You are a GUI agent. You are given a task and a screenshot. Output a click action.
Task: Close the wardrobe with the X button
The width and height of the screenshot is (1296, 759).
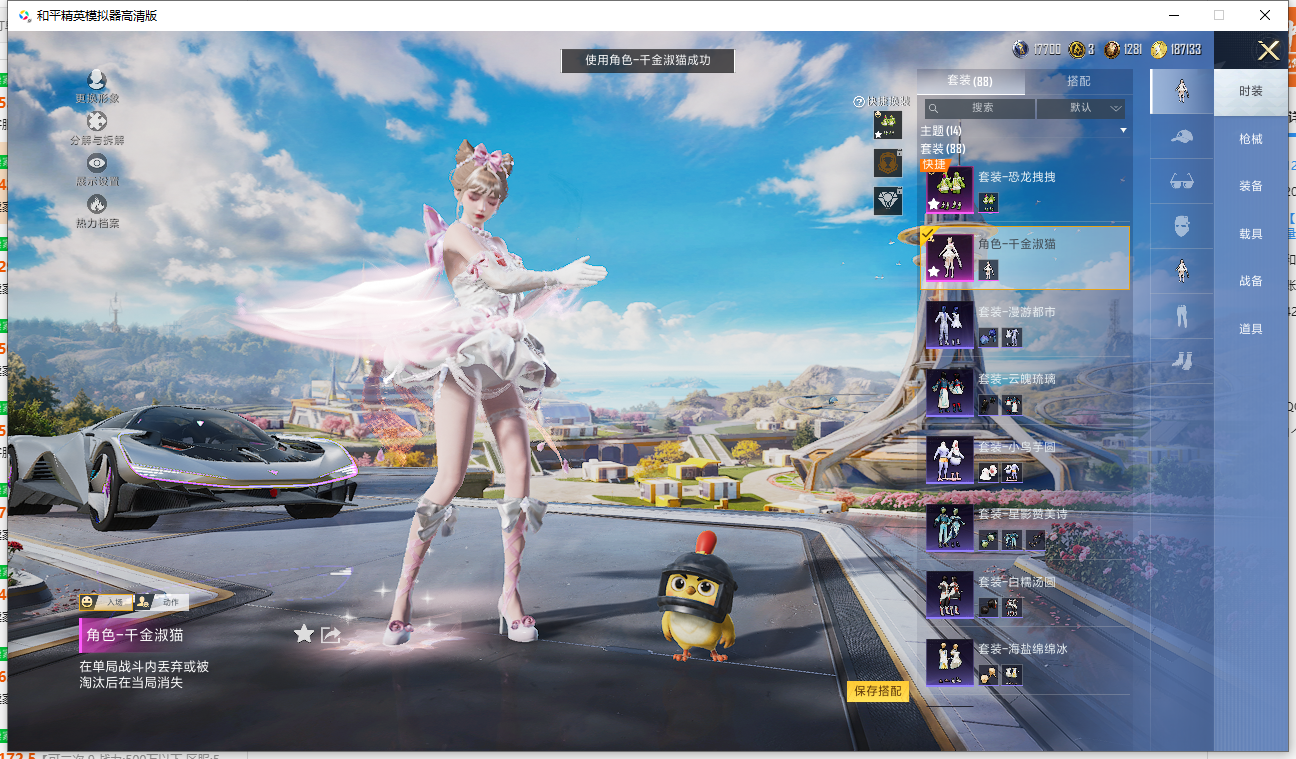1268,51
